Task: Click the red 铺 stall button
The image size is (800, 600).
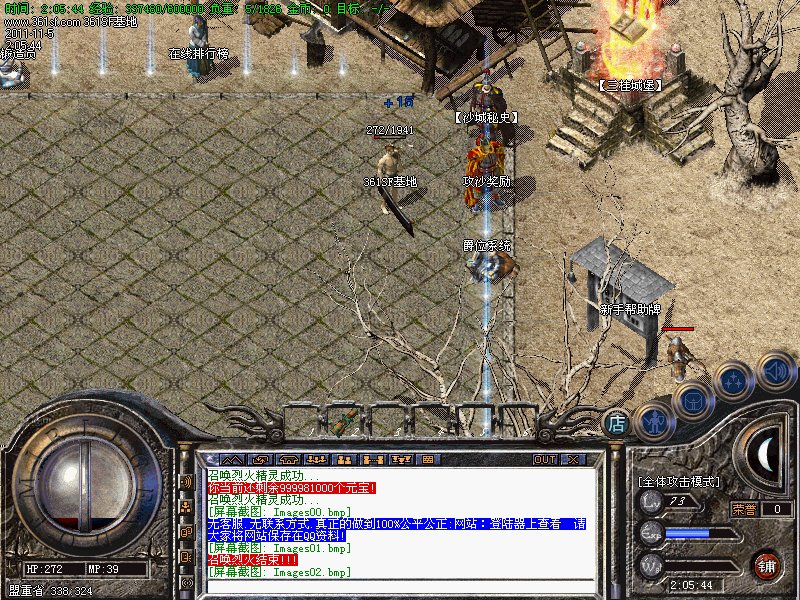Action: point(767,564)
